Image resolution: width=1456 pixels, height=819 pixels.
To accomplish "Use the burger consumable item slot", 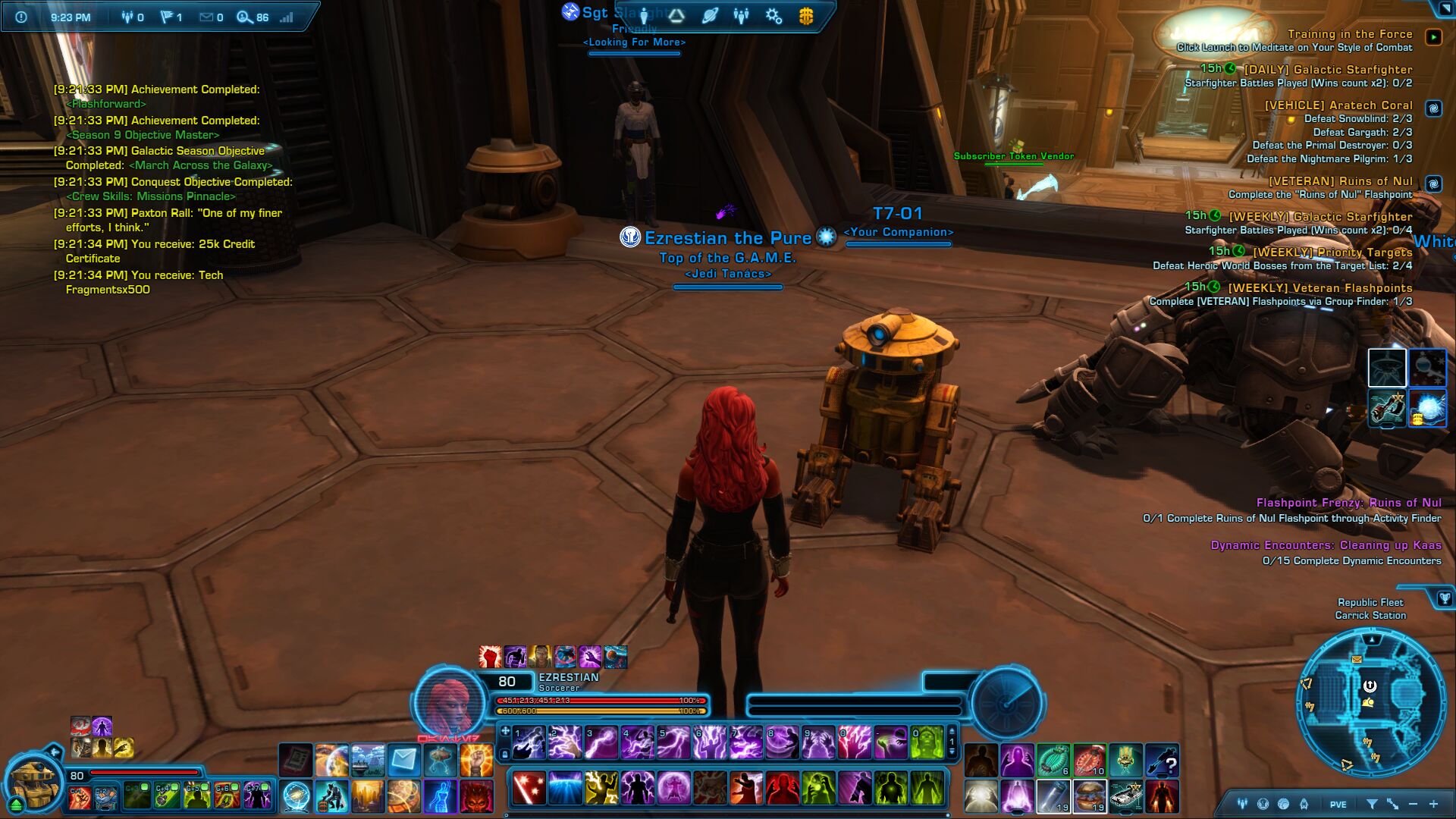I will (1090, 797).
